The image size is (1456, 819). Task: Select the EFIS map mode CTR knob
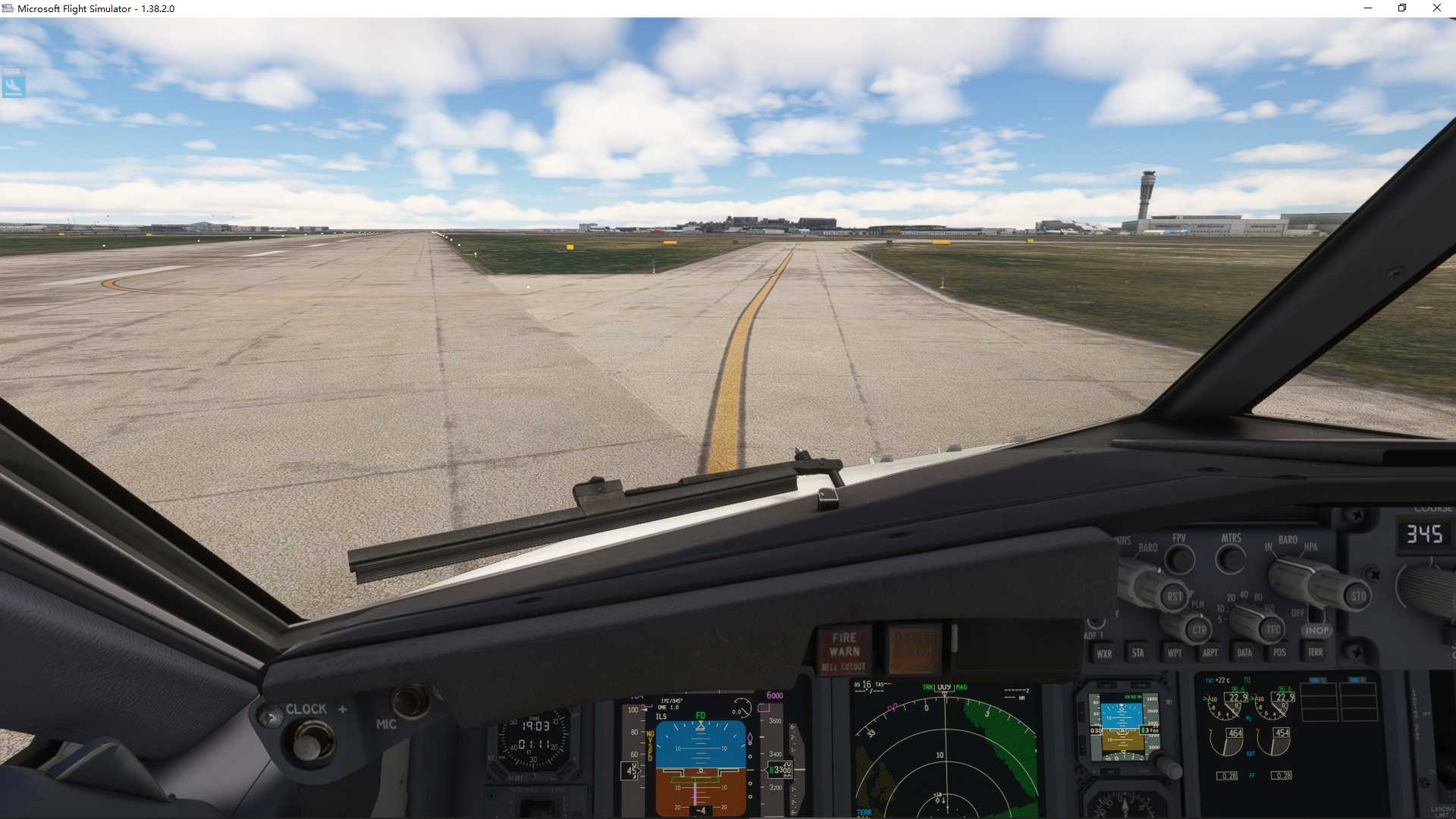click(1197, 630)
